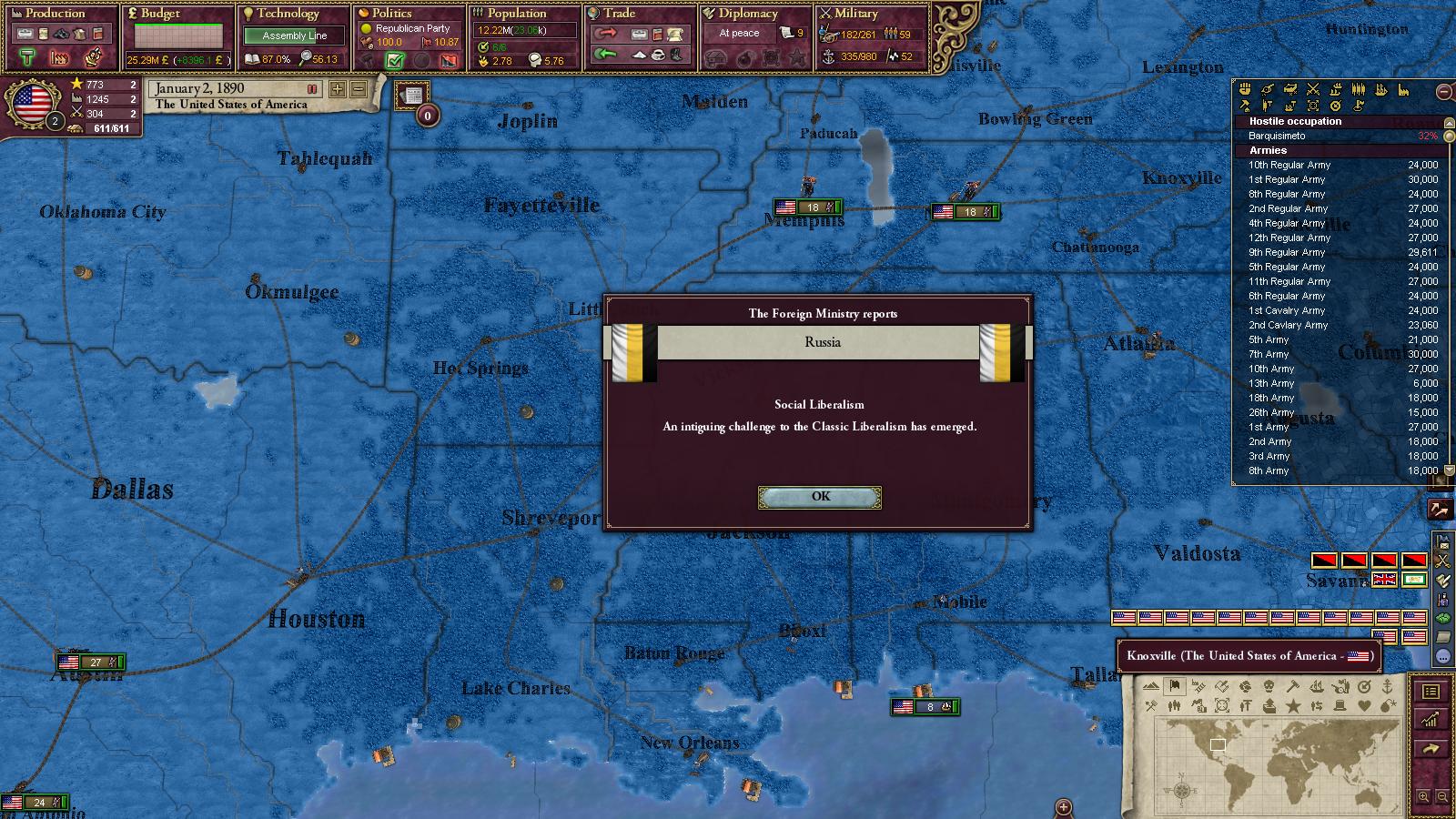Close the outliner panel
The height and width of the screenshot is (819, 1456).
1443,91
